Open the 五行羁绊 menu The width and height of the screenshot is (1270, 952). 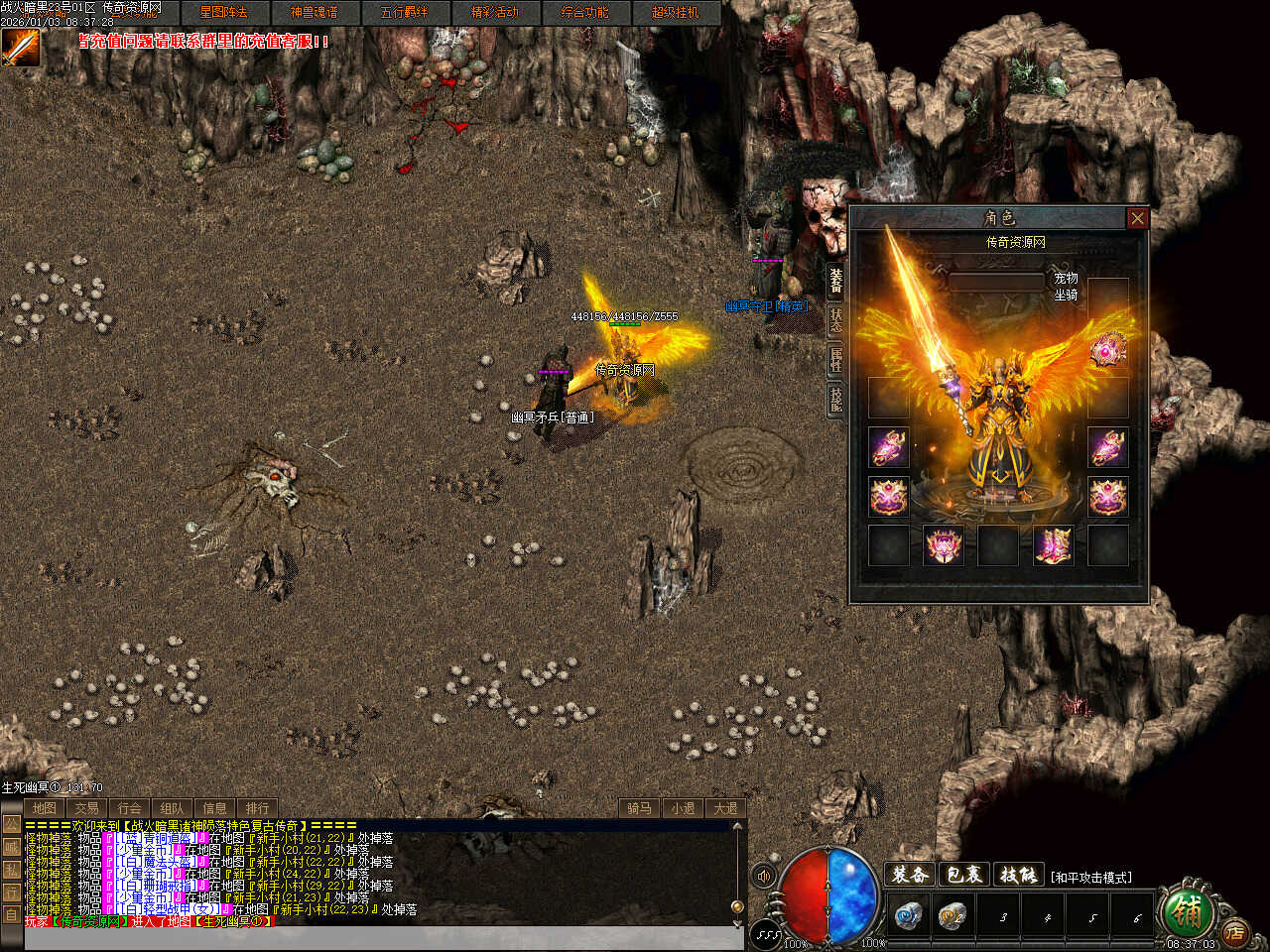(404, 13)
